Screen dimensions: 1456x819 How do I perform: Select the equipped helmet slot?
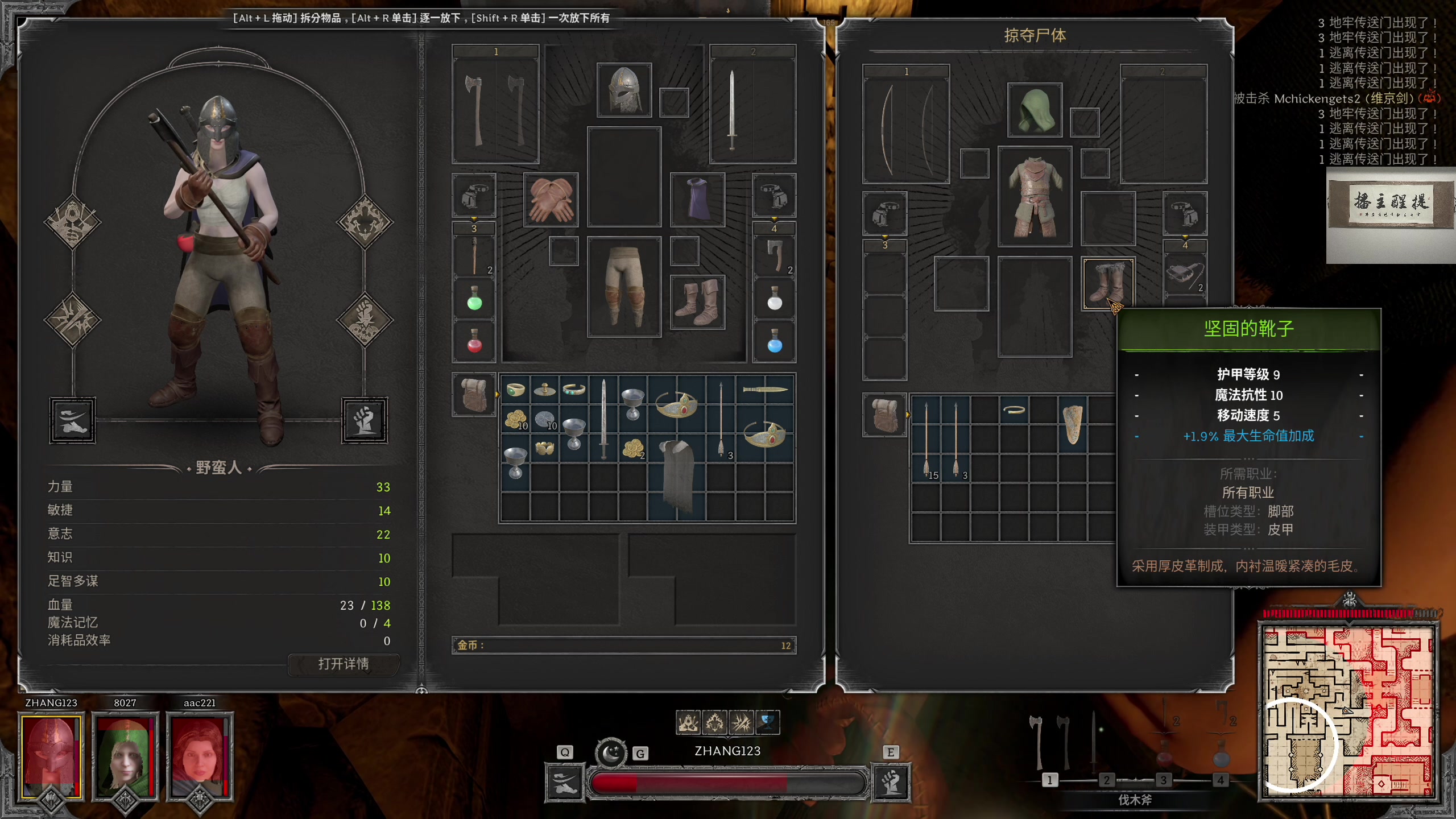624,90
